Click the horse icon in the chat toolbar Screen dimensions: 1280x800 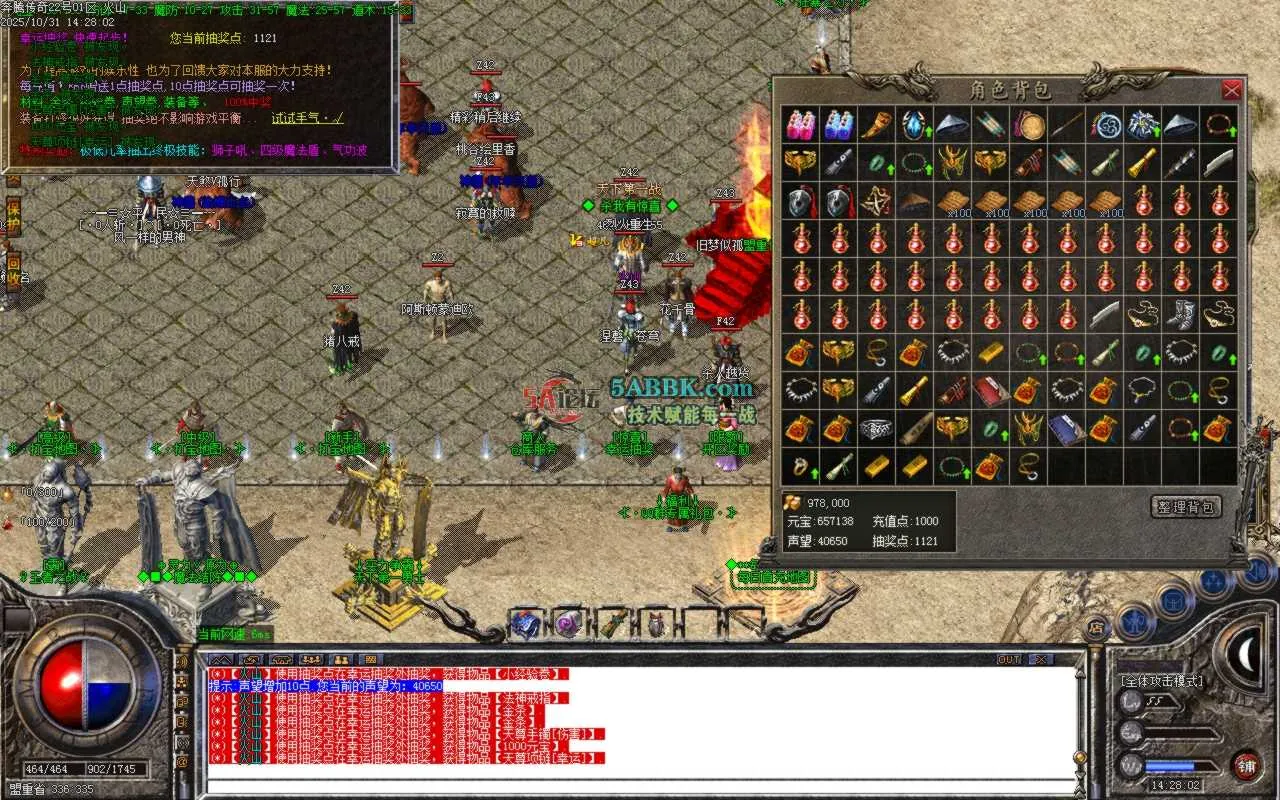coord(281,660)
